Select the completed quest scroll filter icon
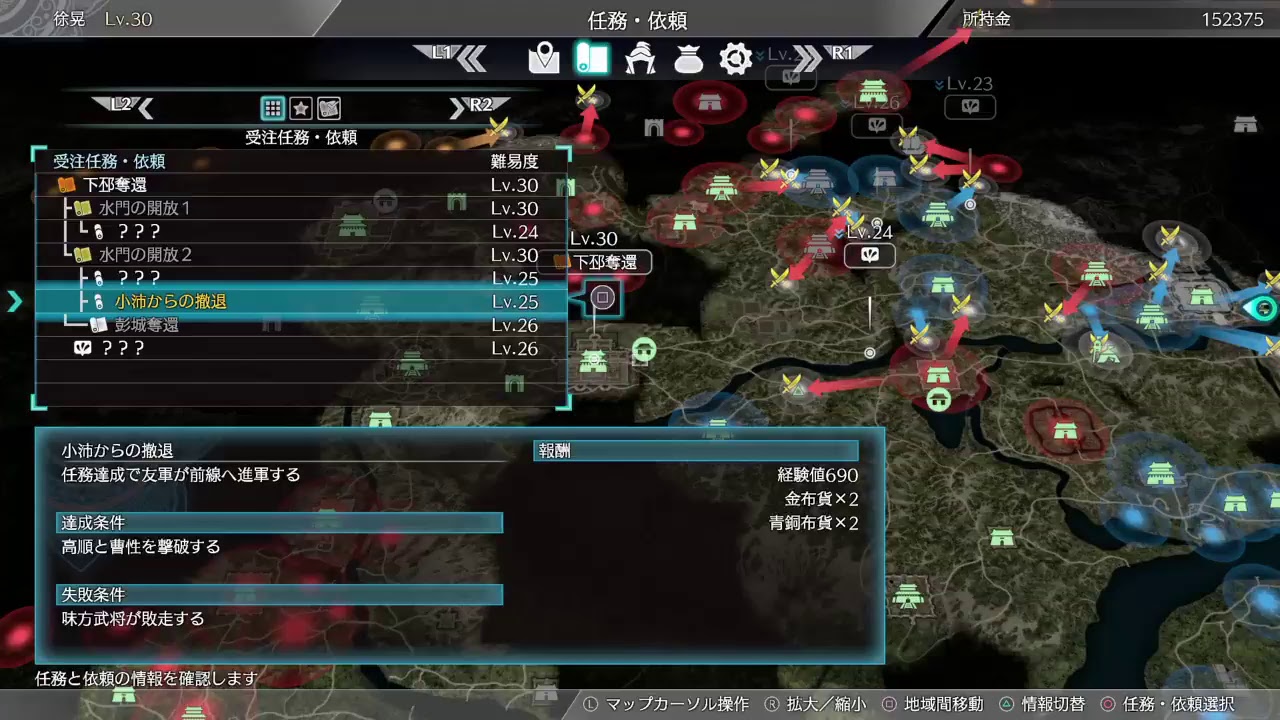Screen dimensions: 1280x720 (x=328, y=107)
